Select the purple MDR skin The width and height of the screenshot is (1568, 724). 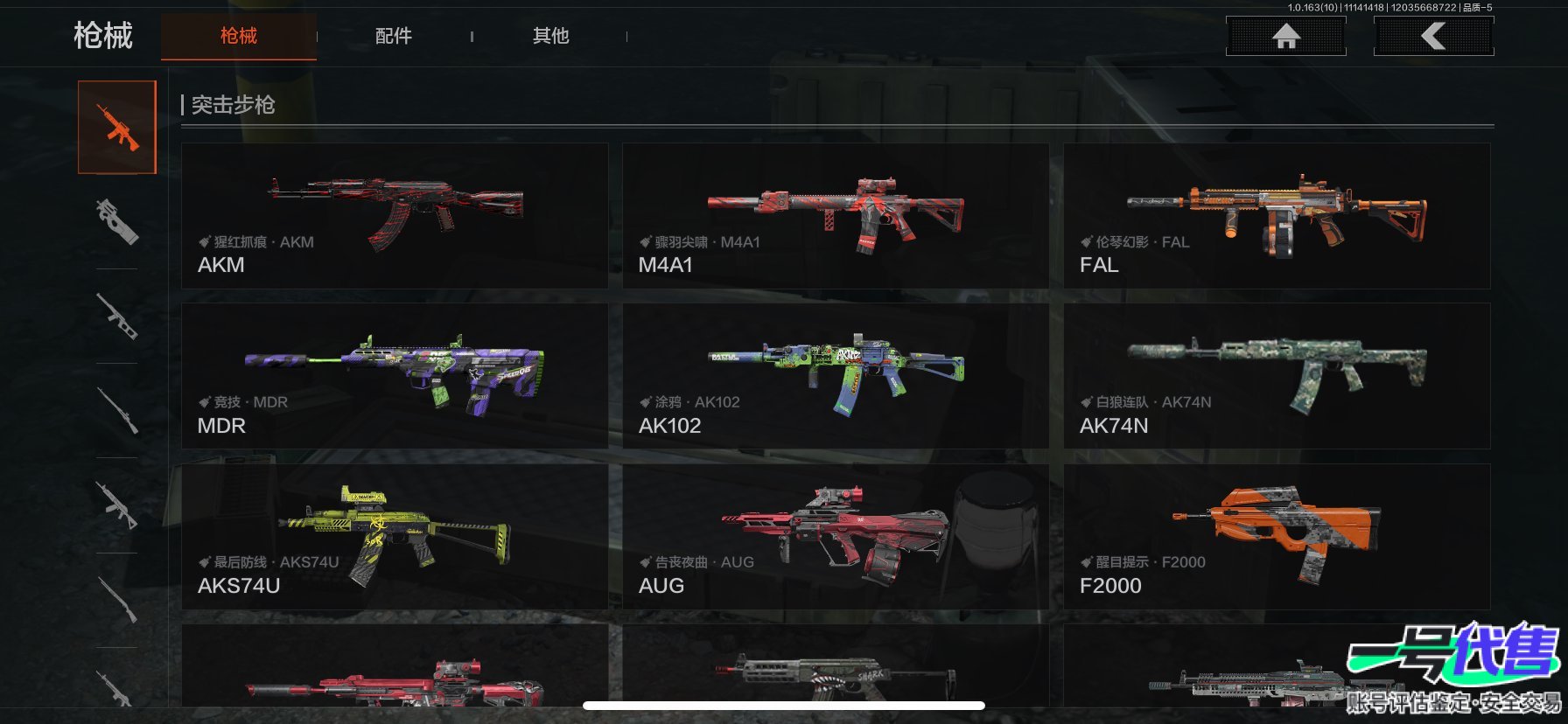pyautogui.click(x=395, y=376)
